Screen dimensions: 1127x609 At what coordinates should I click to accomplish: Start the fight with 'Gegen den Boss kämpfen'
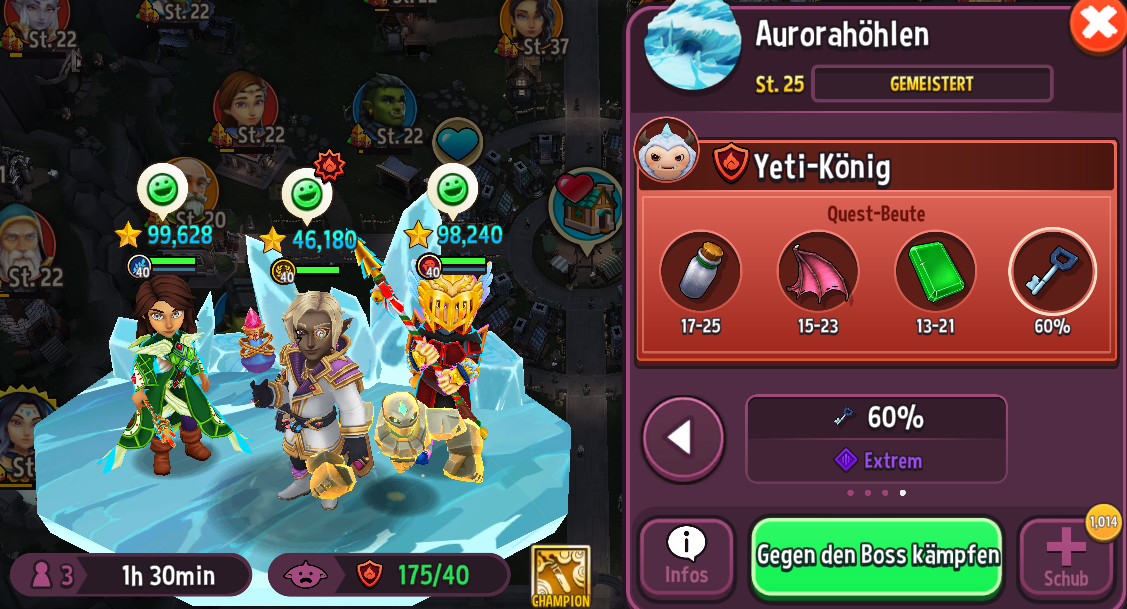tap(876, 556)
